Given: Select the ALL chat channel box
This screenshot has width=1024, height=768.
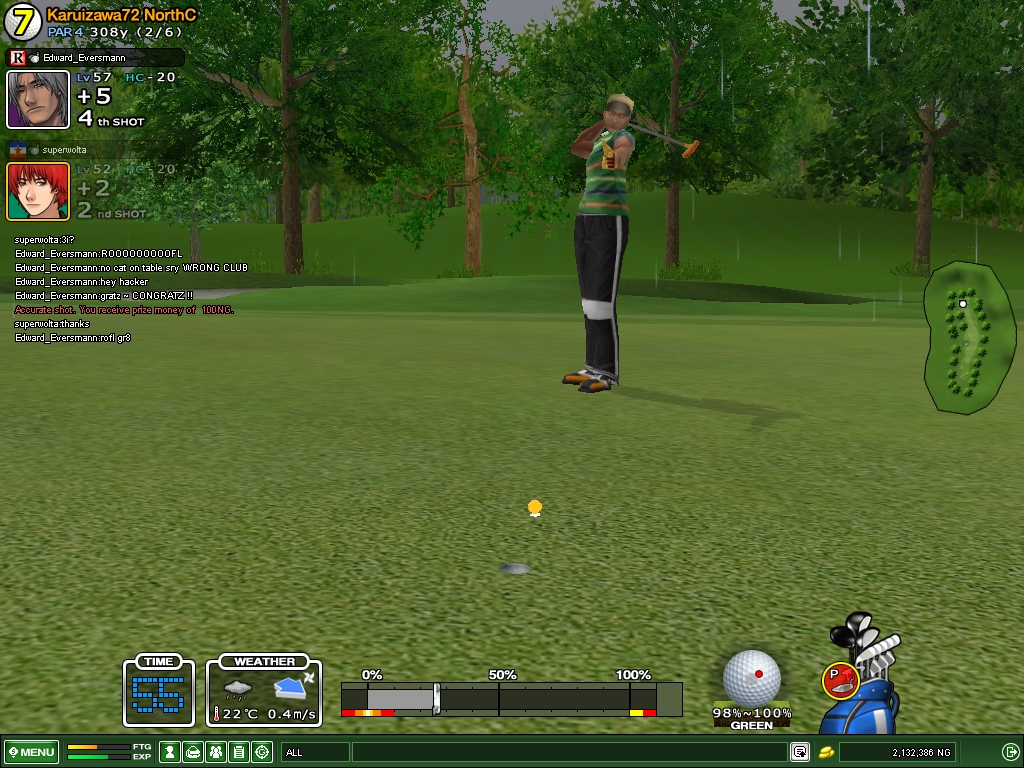Looking at the screenshot, I should tap(315, 752).
